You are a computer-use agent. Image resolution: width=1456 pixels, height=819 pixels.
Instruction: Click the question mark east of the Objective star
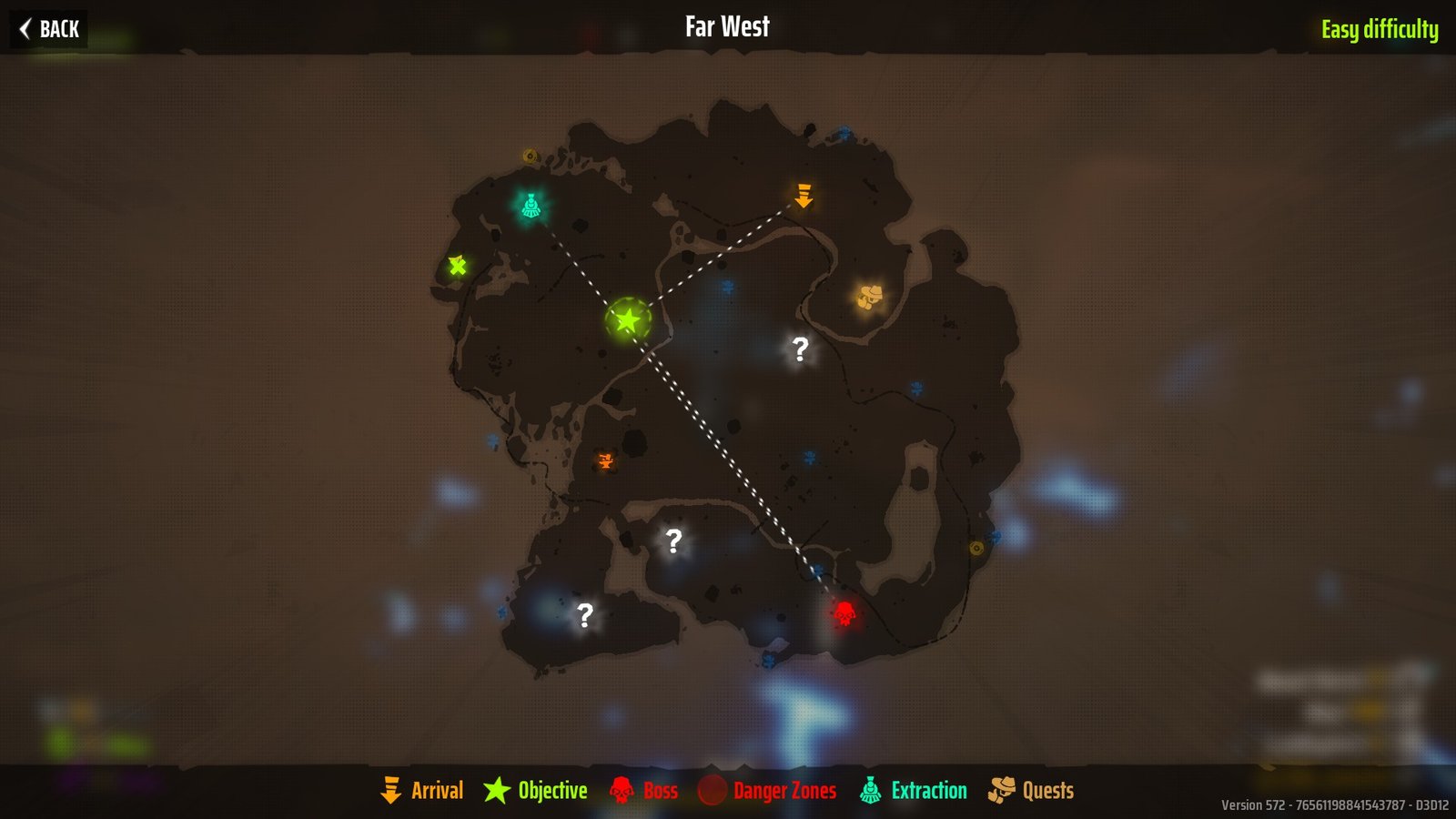click(x=800, y=349)
